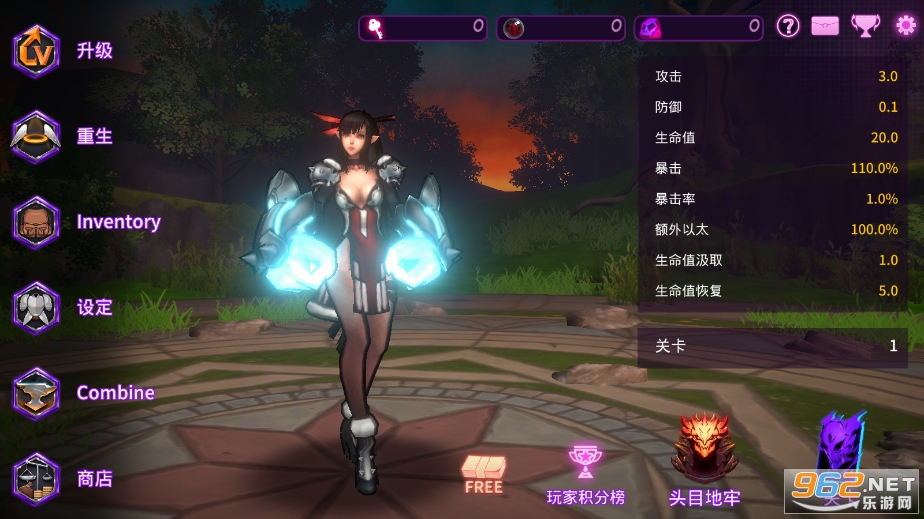Open the 玩家积分榜 leaderboard
Viewport: 924px width, 519px height.
pyautogui.click(x=585, y=474)
